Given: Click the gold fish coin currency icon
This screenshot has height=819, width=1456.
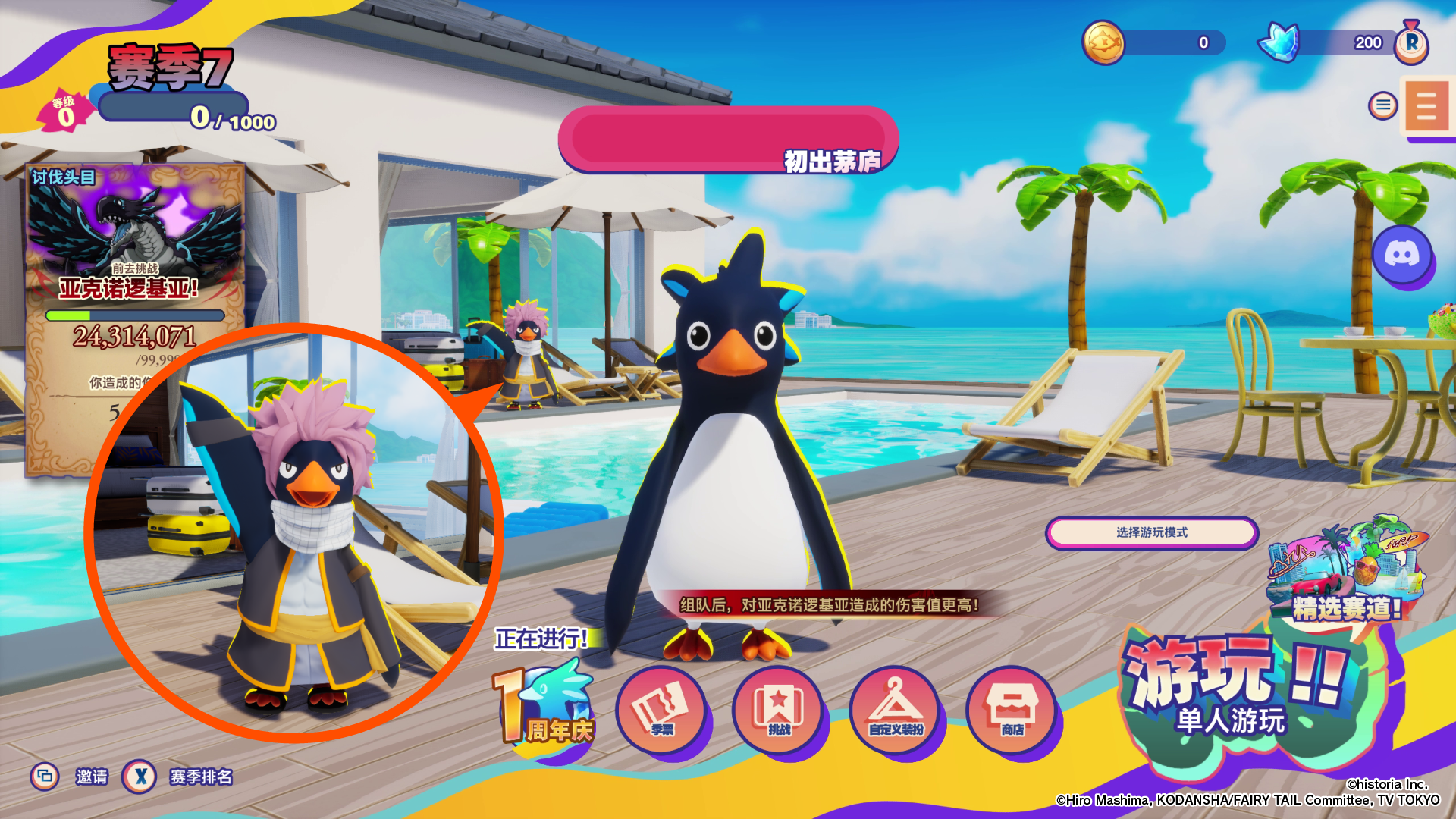Looking at the screenshot, I should coord(1103,42).
